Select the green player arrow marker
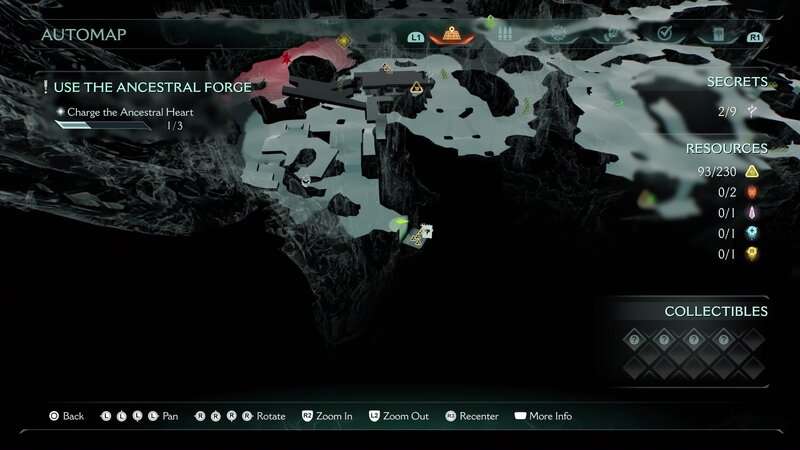This screenshot has width=800, height=450. point(401,222)
